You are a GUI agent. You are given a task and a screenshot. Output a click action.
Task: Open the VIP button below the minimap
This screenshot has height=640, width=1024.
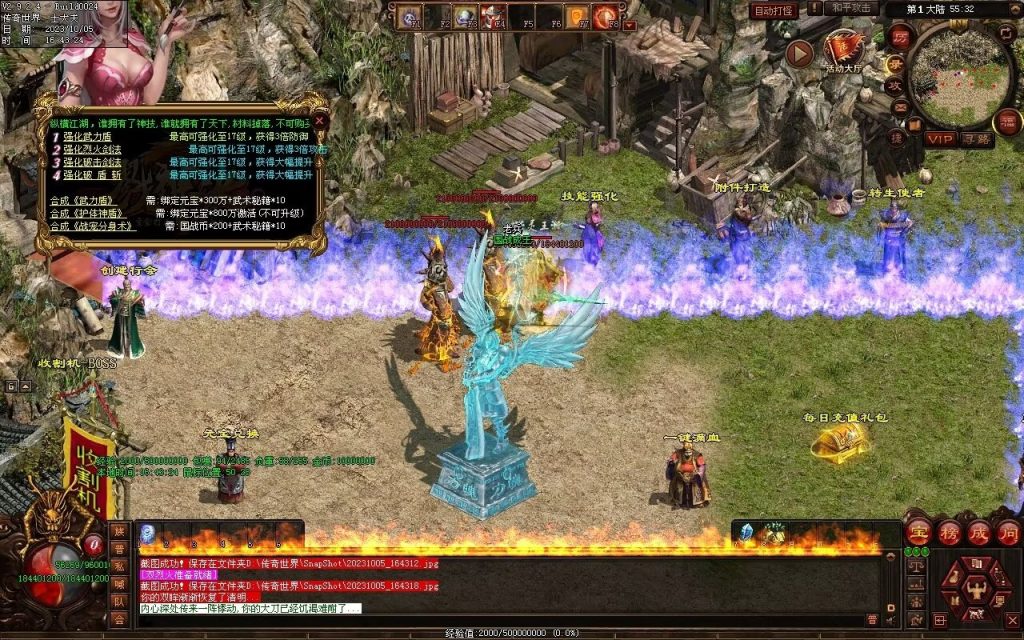tap(939, 139)
